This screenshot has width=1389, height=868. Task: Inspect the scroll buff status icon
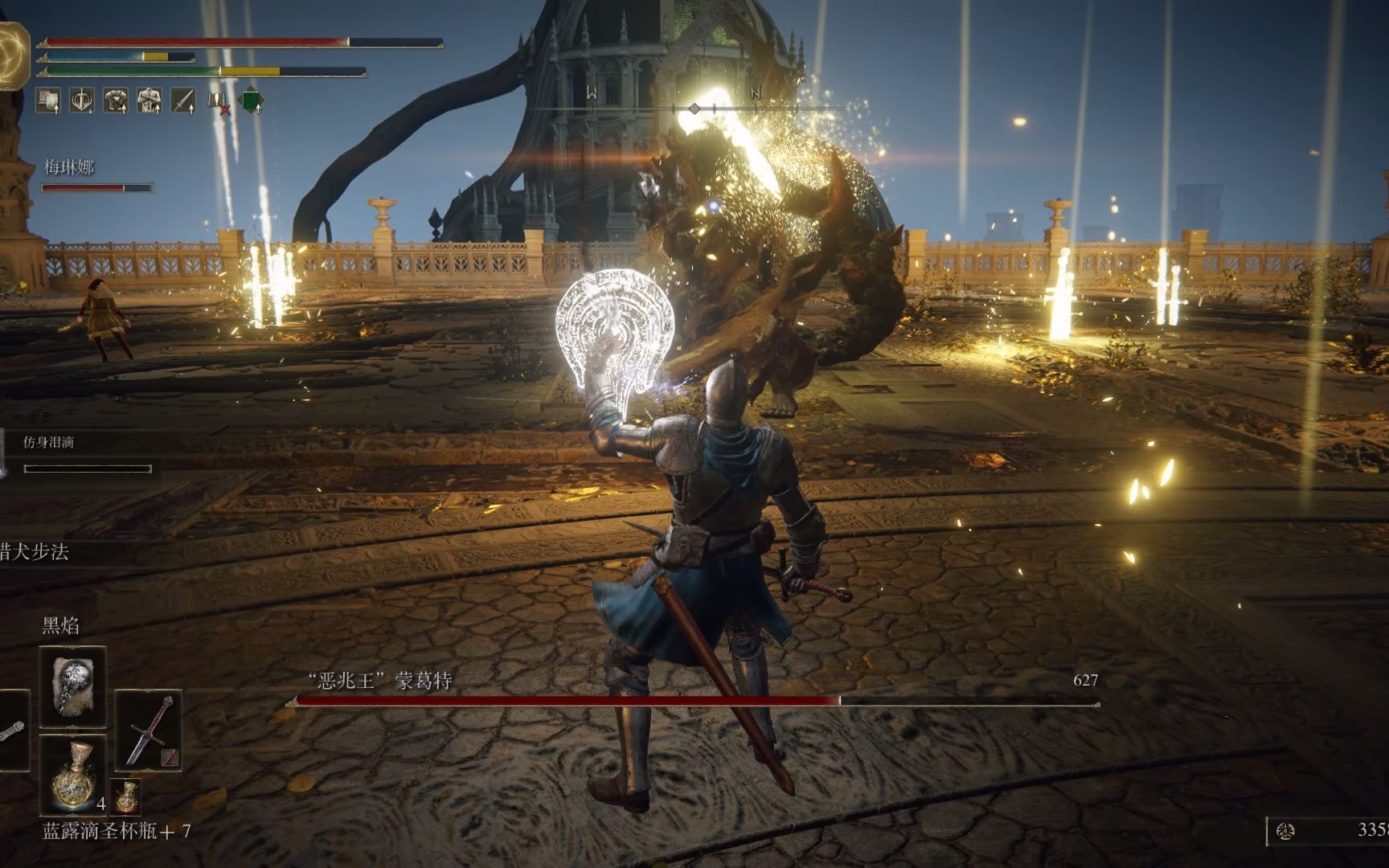click(x=49, y=100)
